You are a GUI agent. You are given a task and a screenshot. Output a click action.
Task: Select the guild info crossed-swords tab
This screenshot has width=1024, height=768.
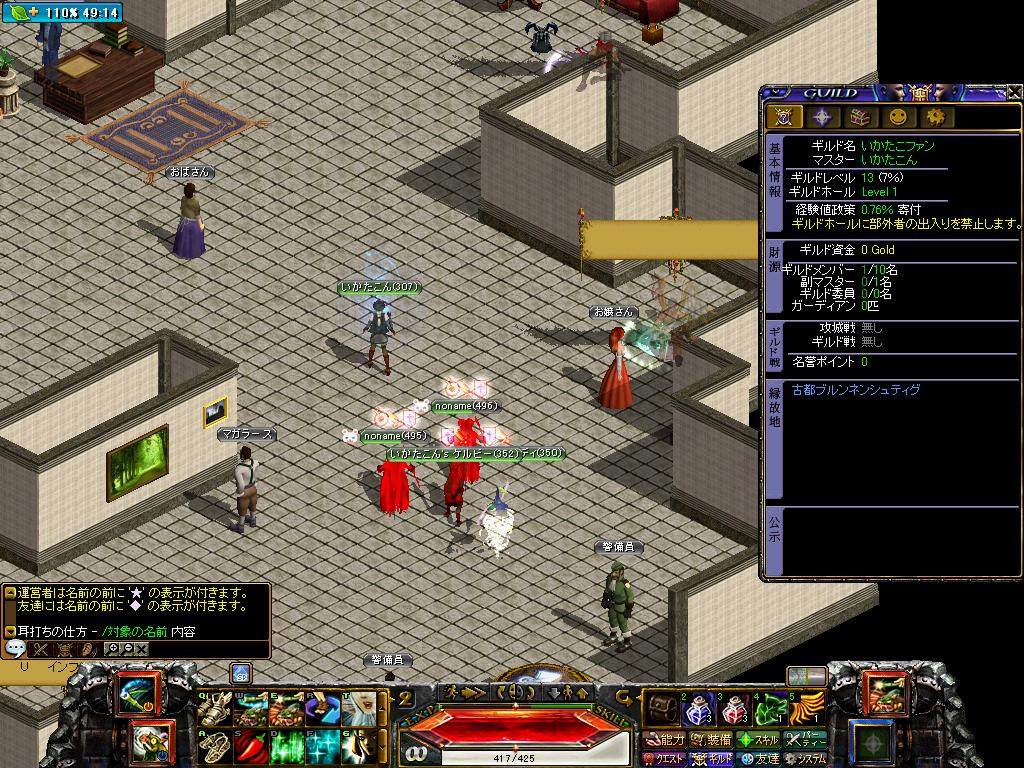pos(784,117)
